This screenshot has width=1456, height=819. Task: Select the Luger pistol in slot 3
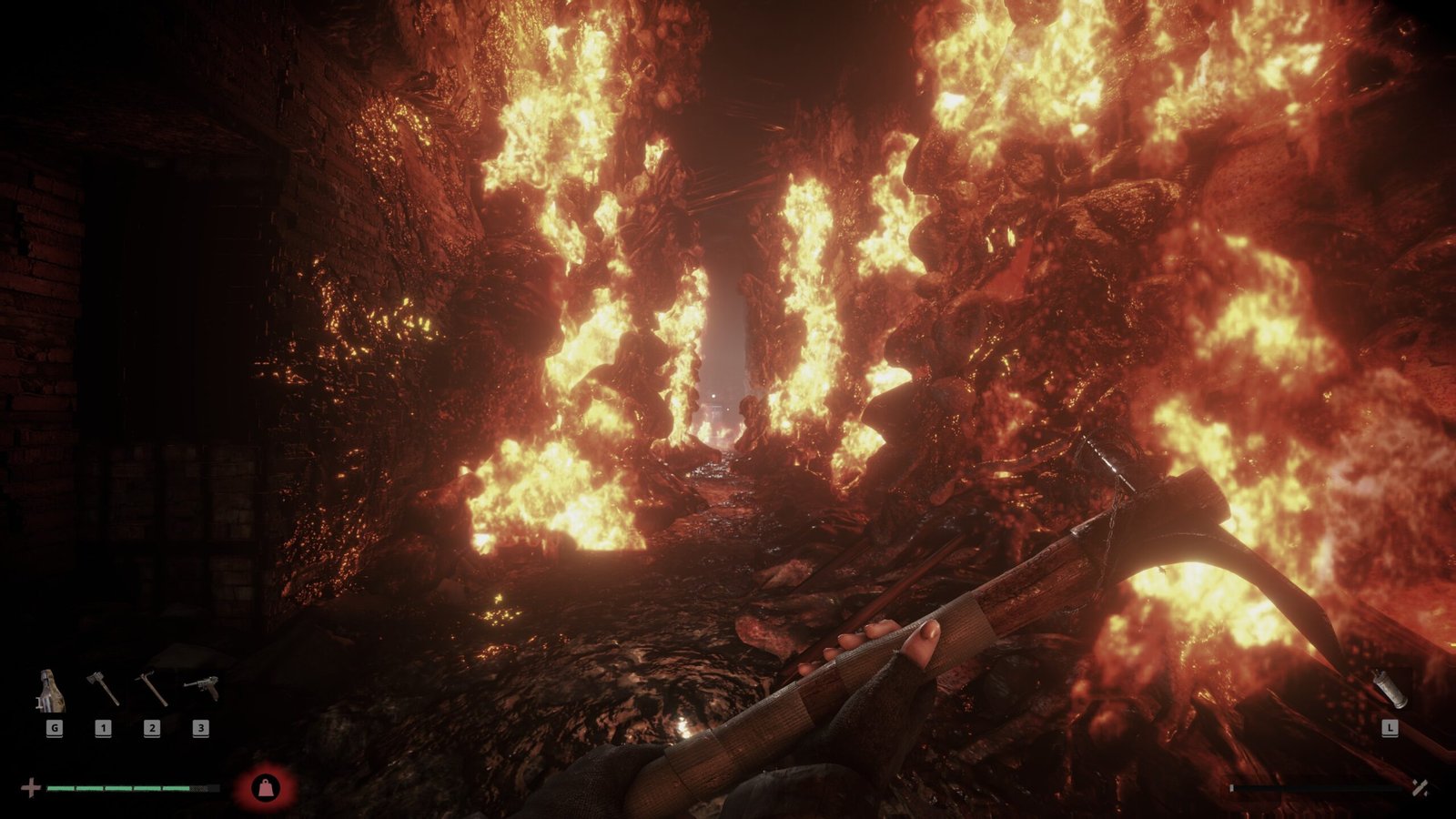(201, 685)
